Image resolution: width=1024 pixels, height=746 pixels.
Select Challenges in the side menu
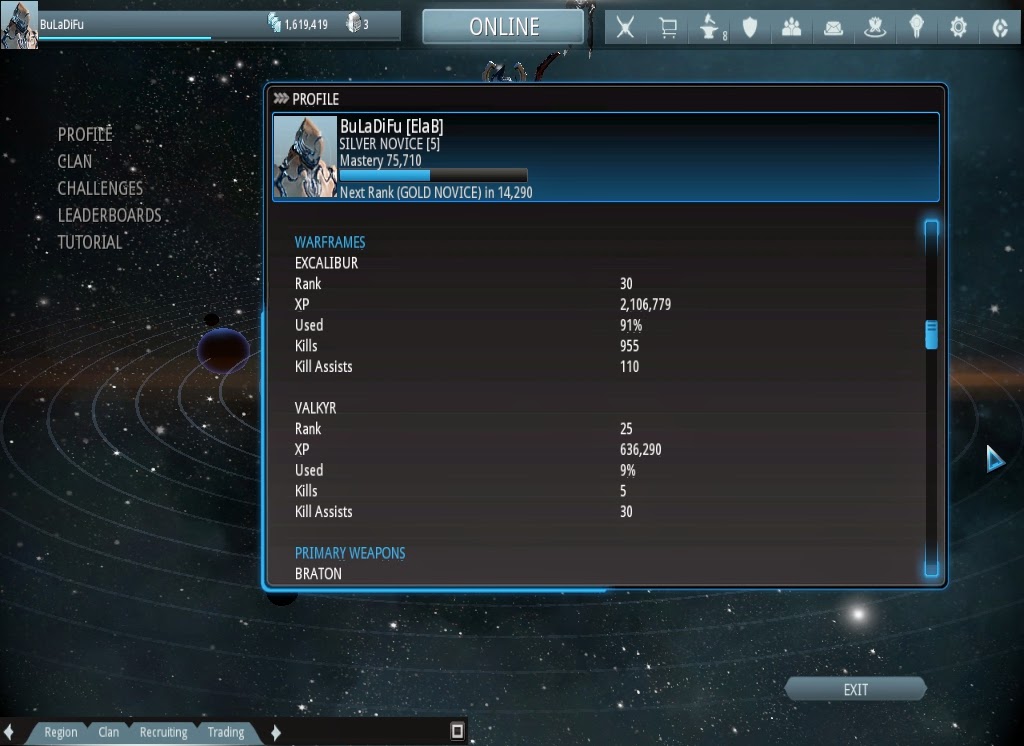pyautogui.click(x=100, y=188)
